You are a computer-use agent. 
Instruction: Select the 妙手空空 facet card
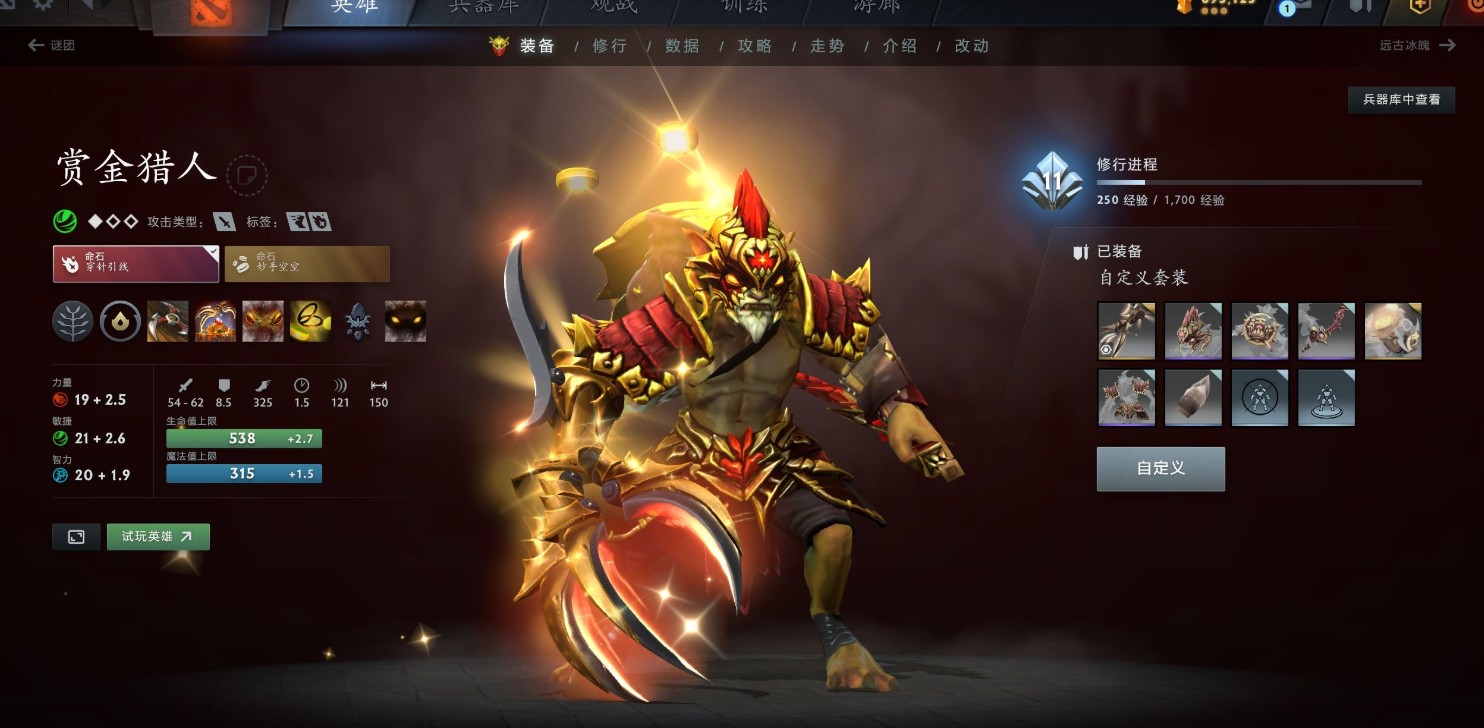(x=307, y=264)
